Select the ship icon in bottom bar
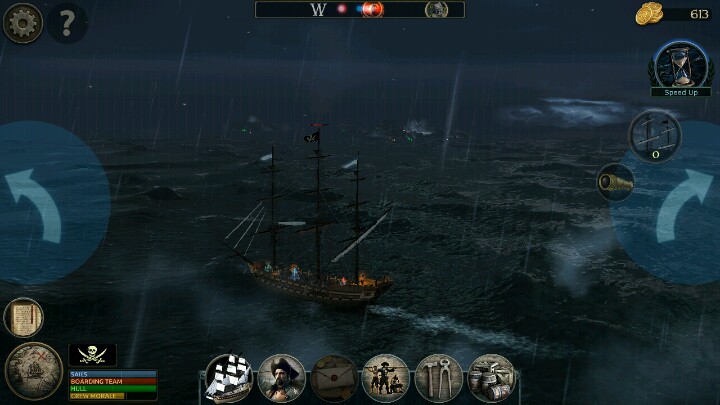 (229, 378)
